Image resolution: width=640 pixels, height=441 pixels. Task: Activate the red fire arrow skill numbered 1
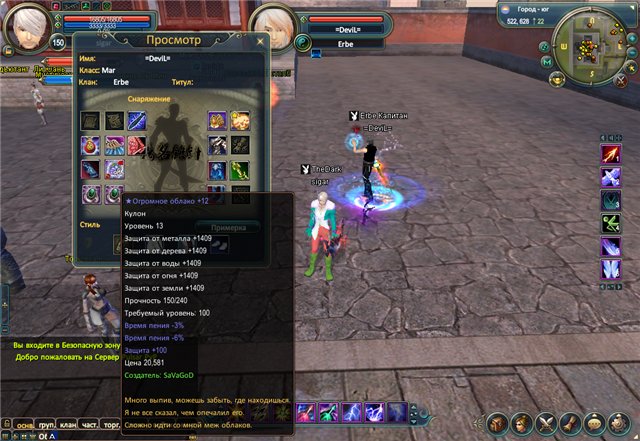point(610,153)
